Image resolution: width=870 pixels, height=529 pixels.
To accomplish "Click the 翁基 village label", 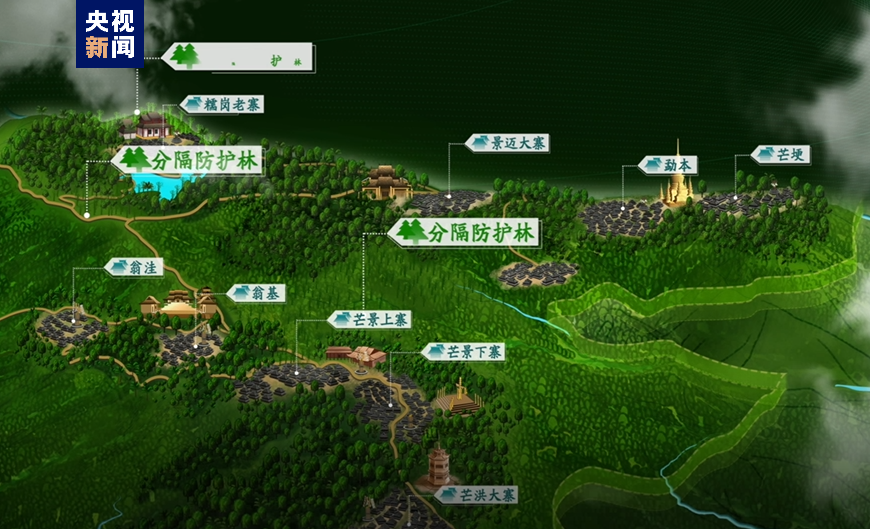I will coord(257,293).
